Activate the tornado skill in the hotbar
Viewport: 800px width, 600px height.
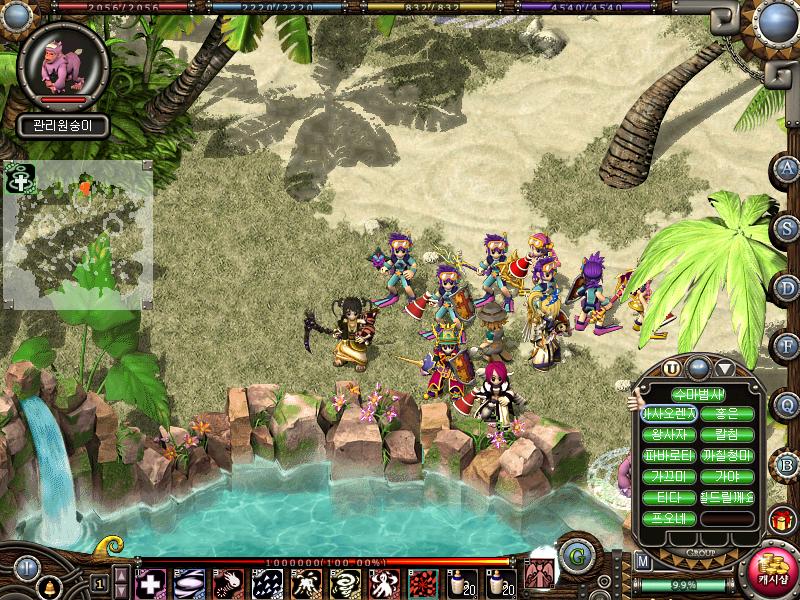343,582
